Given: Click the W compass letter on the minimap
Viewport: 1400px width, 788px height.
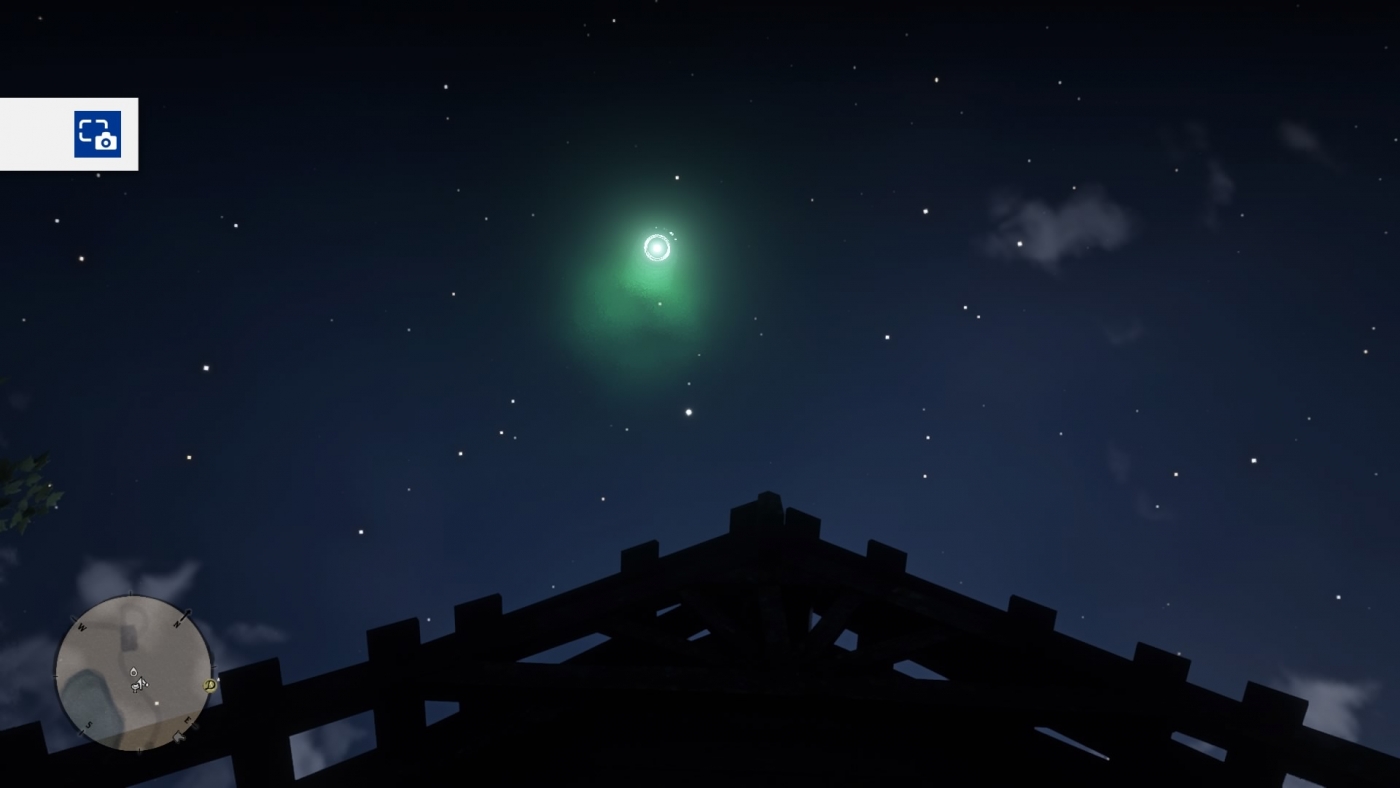Looking at the screenshot, I should (82, 625).
